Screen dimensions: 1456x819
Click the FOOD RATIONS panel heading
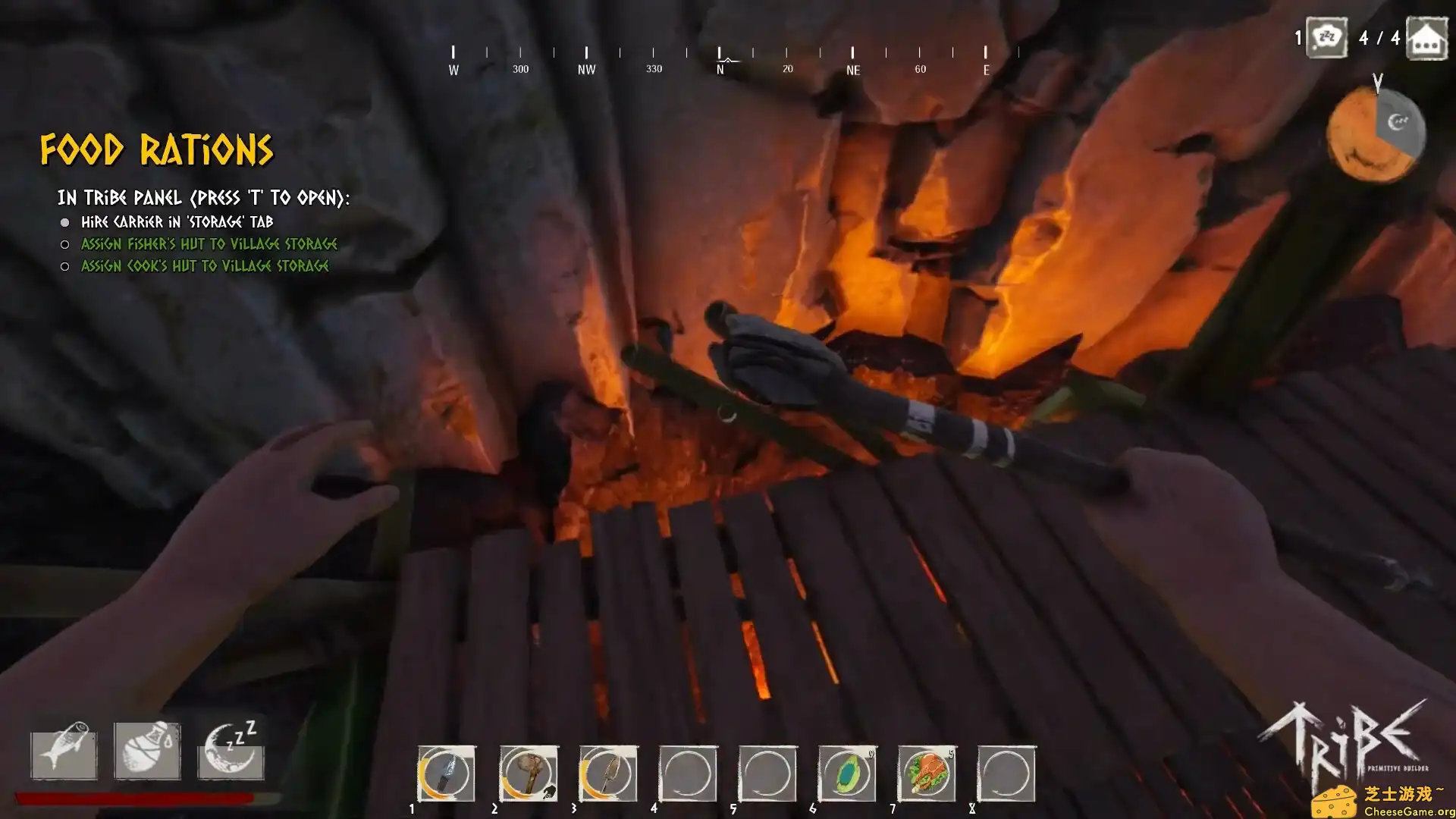[x=157, y=149]
